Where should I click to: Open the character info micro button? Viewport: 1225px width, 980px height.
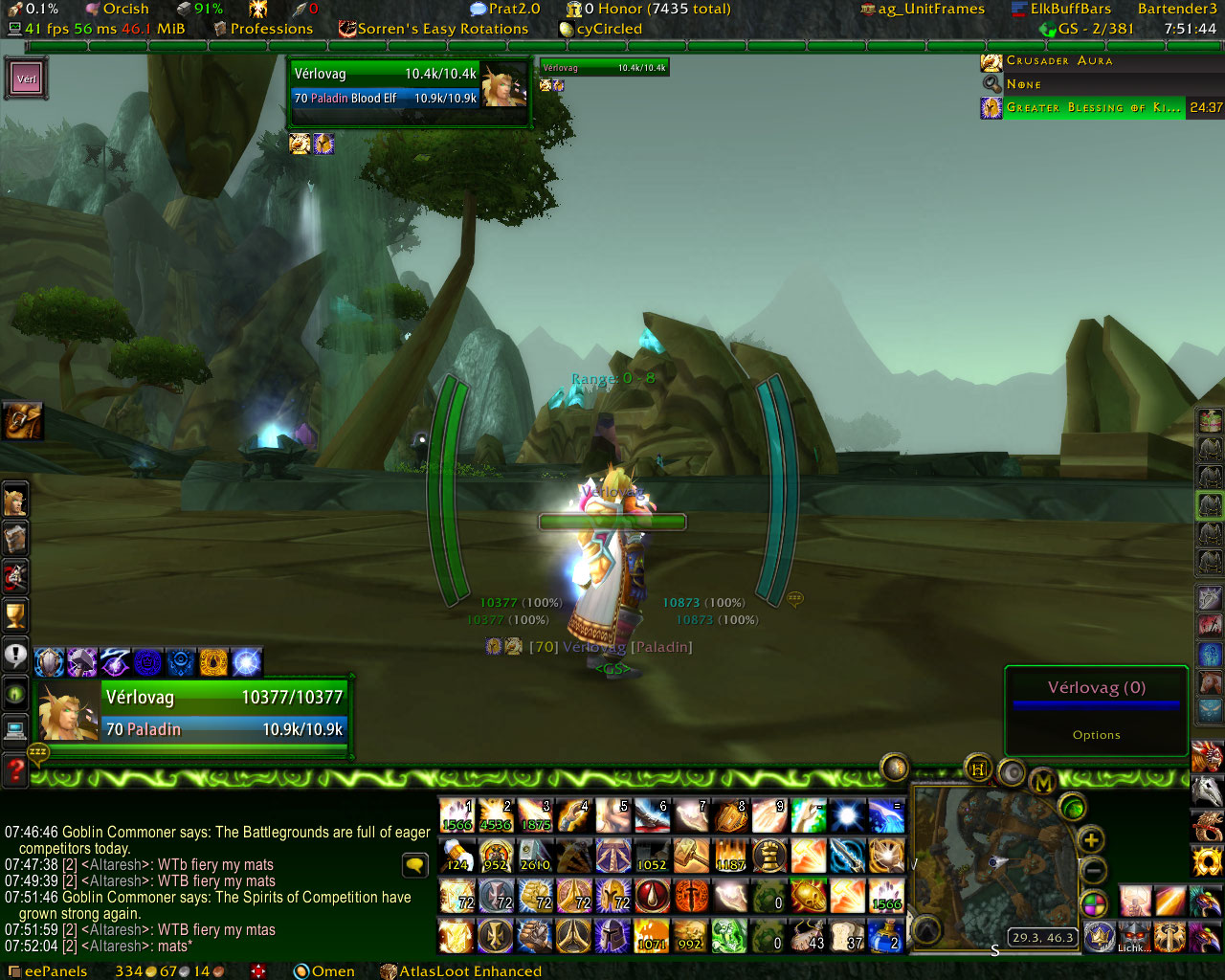coord(15,501)
